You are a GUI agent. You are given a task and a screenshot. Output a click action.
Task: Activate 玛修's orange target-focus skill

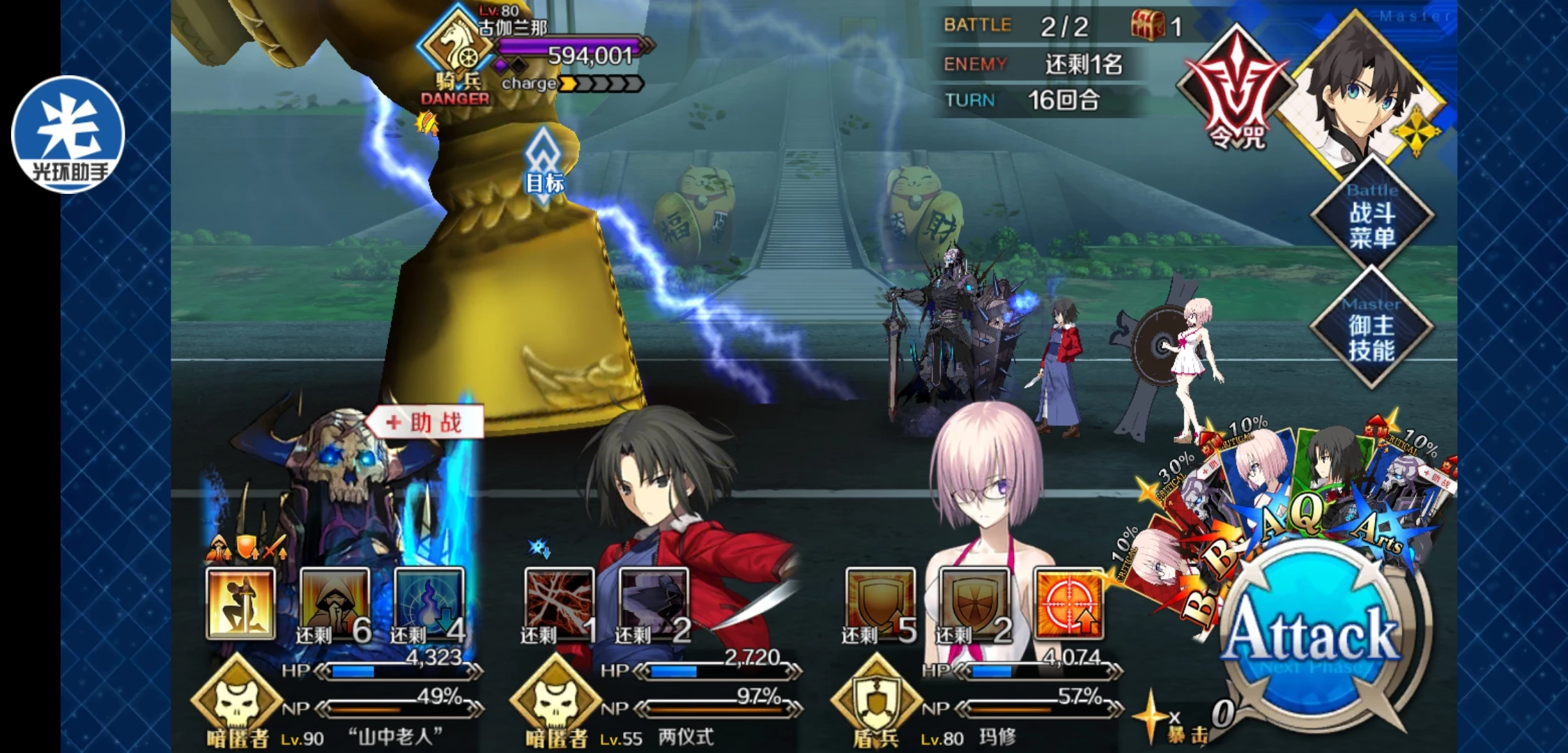(1068, 604)
